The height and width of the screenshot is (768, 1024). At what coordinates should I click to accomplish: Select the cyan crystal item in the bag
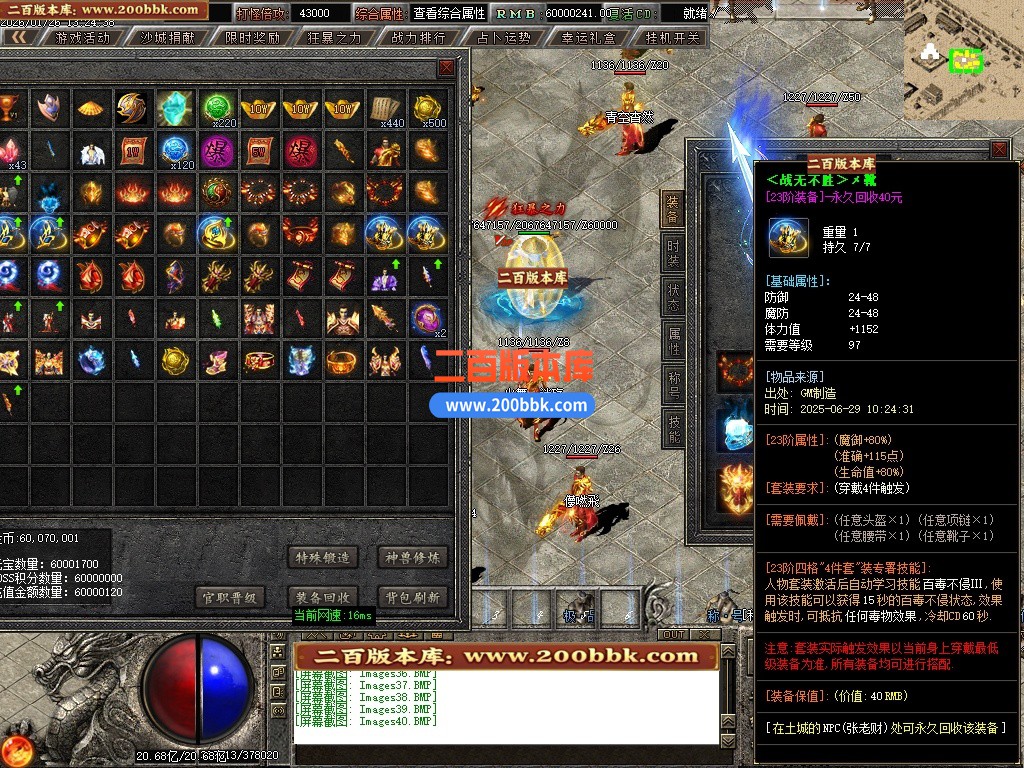[174, 108]
